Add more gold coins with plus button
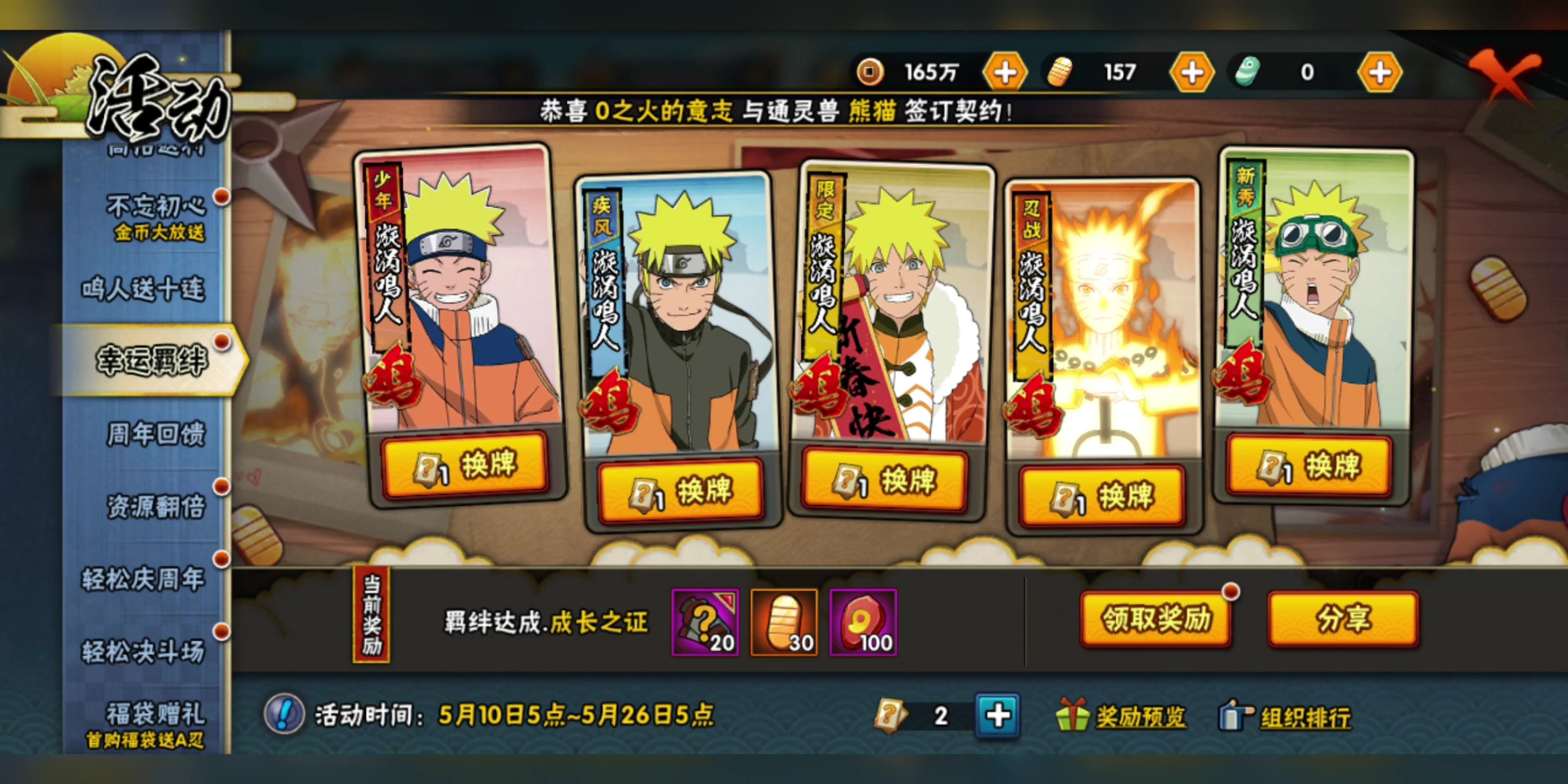Image resolution: width=1568 pixels, height=784 pixels. [x=1005, y=73]
